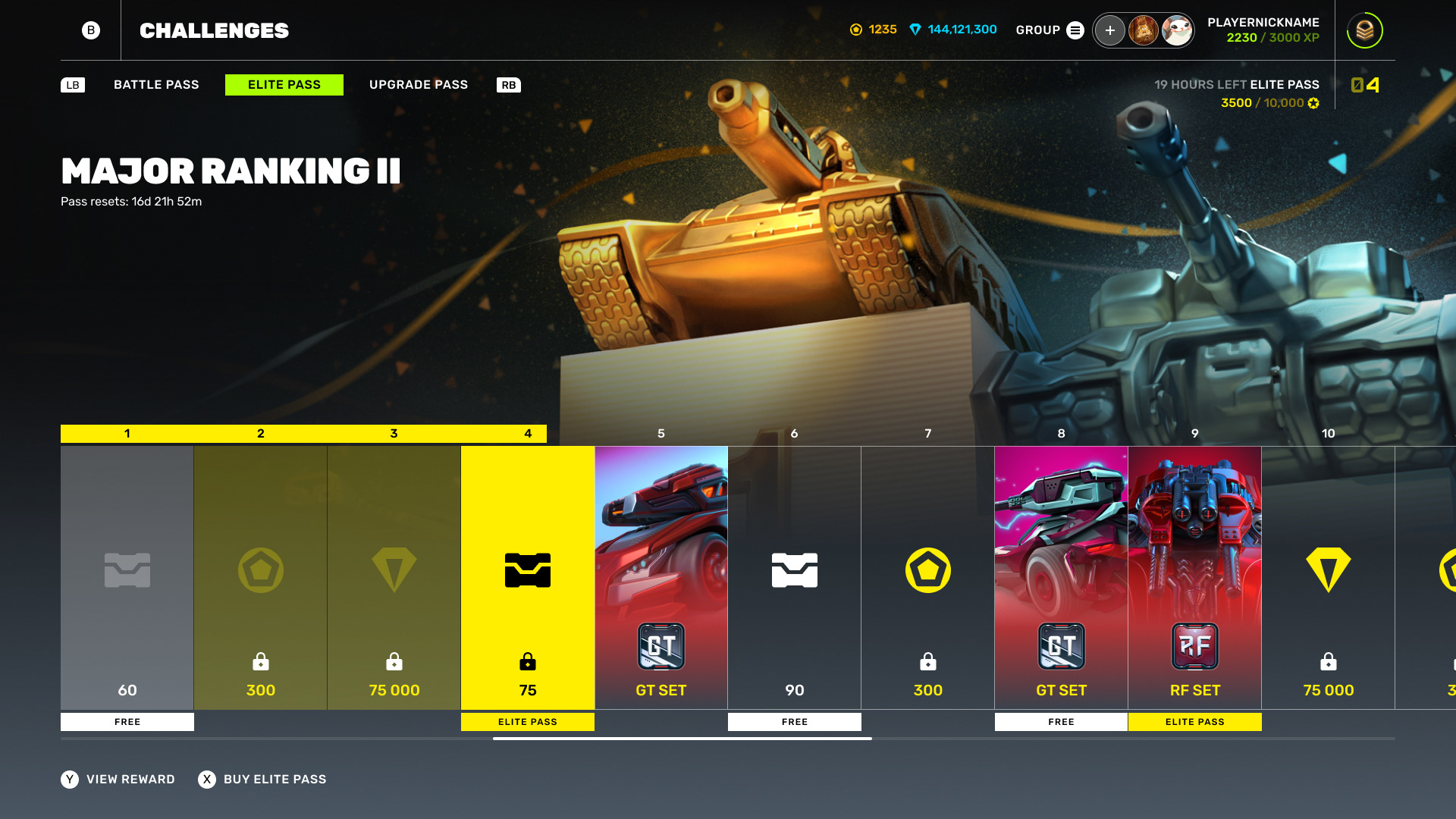Open the group menu icon
Image resolution: width=1456 pixels, height=819 pixels.
pyautogui.click(x=1075, y=30)
